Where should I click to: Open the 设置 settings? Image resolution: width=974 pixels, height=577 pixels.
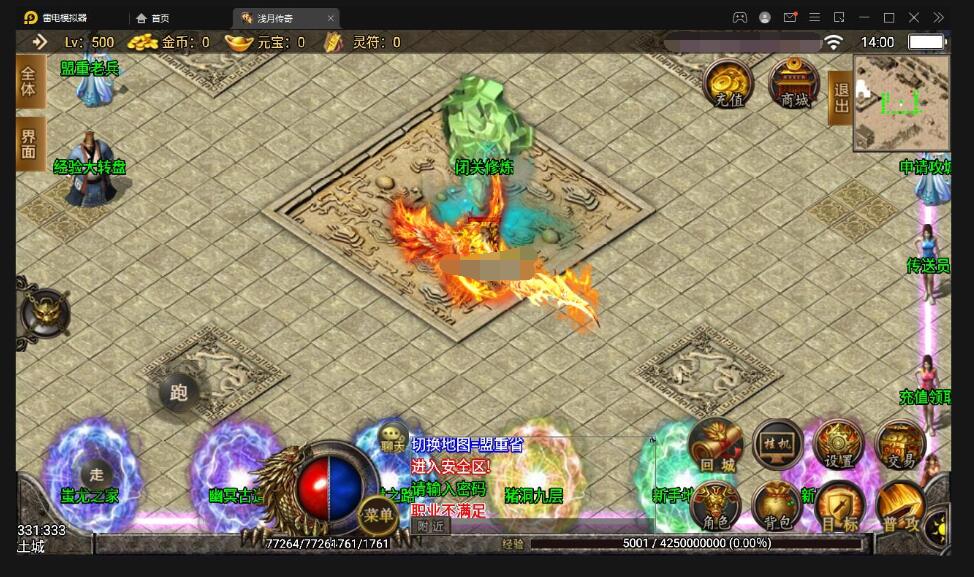pos(839,446)
